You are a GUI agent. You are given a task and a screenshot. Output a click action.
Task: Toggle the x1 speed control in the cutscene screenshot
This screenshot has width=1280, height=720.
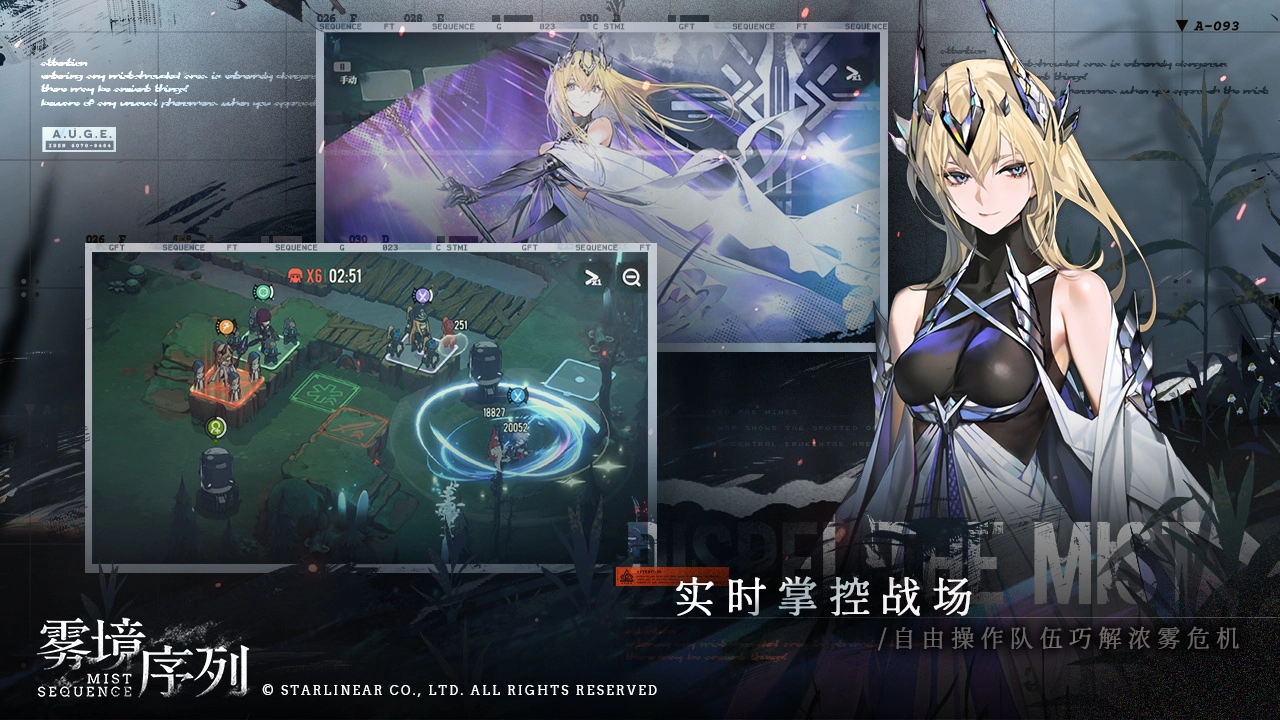pos(855,73)
